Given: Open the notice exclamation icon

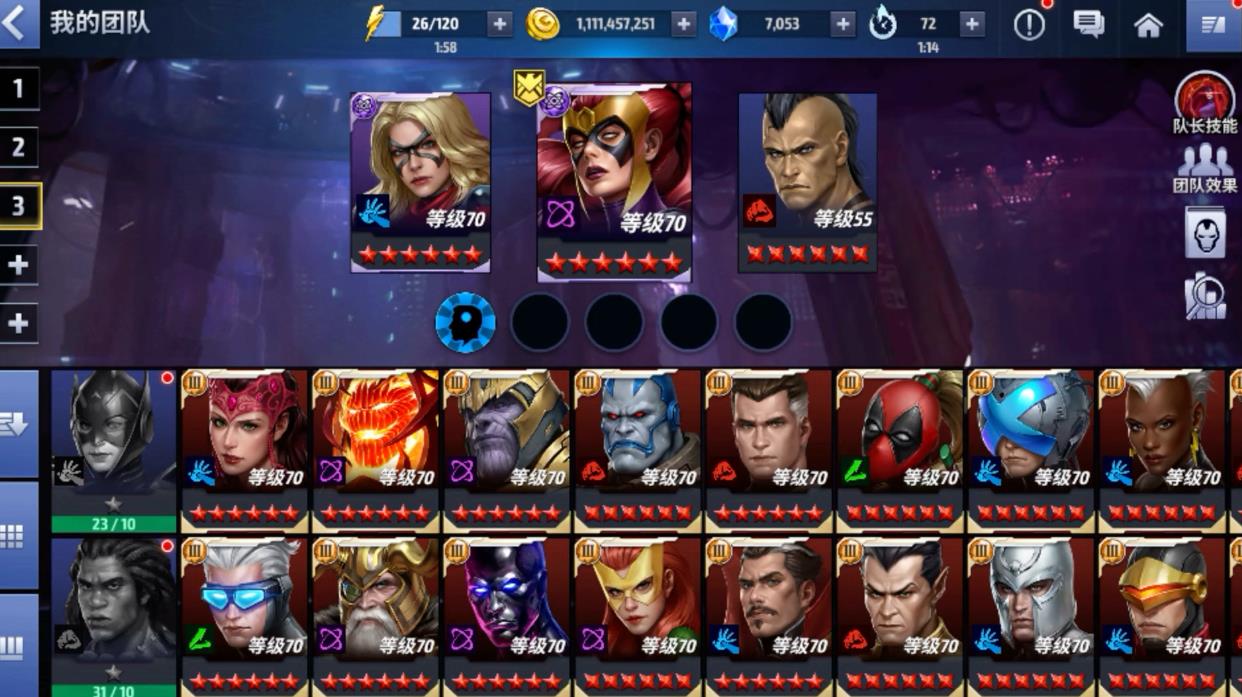Looking at the screenshot, I should (x=1028, y=25).
